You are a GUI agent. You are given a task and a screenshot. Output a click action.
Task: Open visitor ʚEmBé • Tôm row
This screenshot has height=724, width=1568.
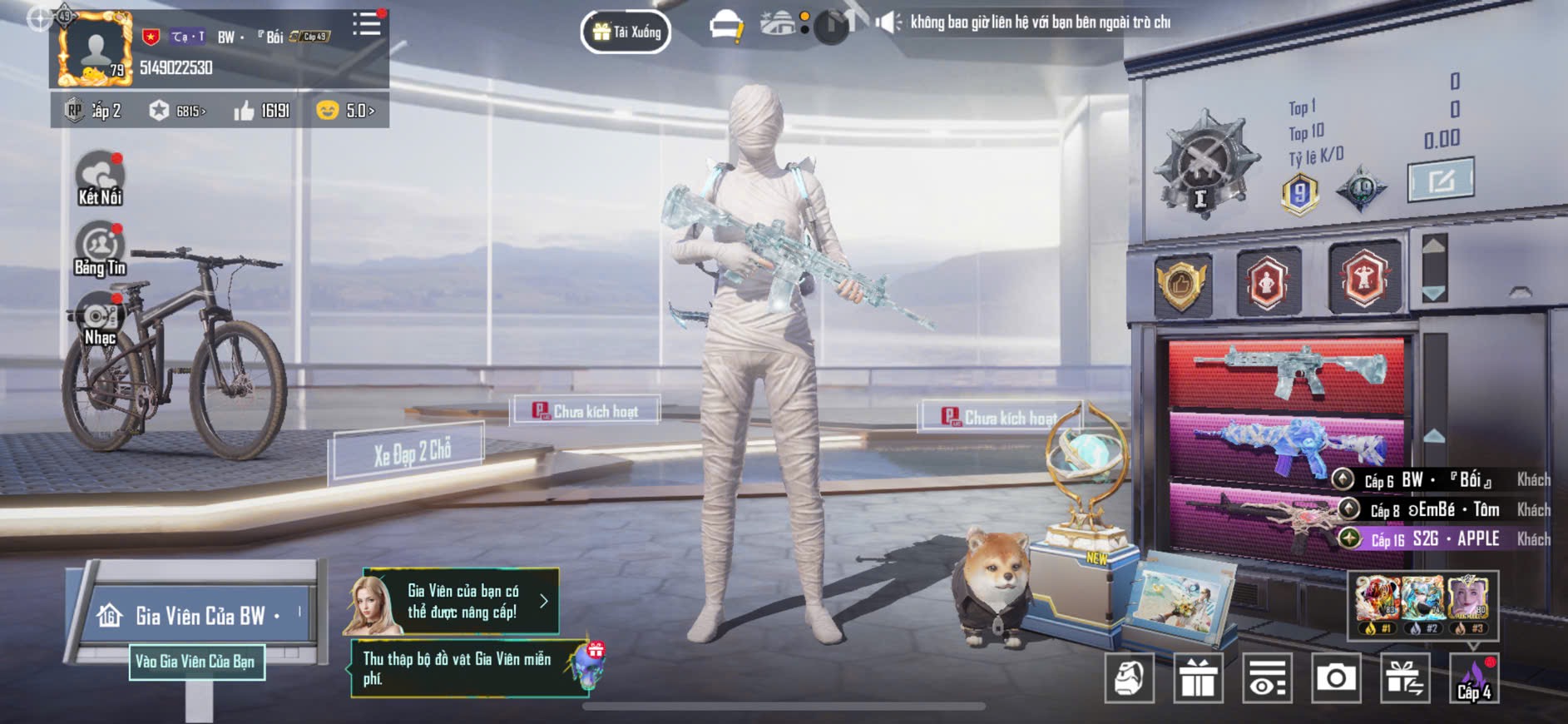click(1446, 509)
